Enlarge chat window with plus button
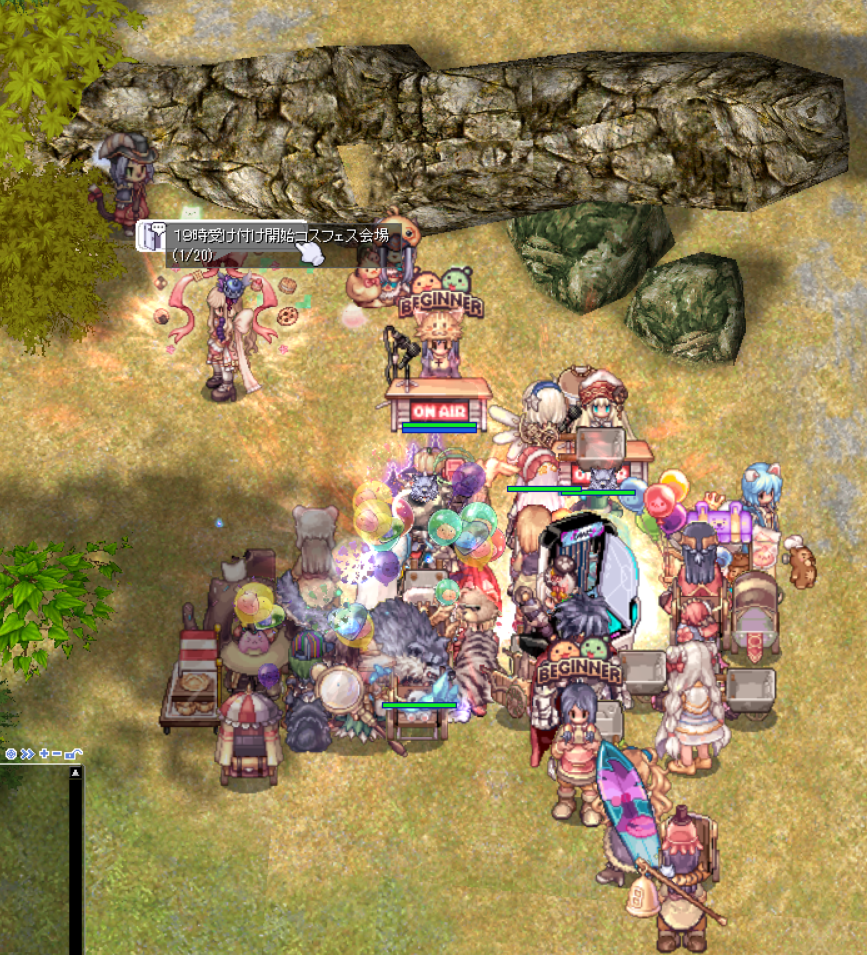Viewport: 867px width, 955px height. coord(44,754)
